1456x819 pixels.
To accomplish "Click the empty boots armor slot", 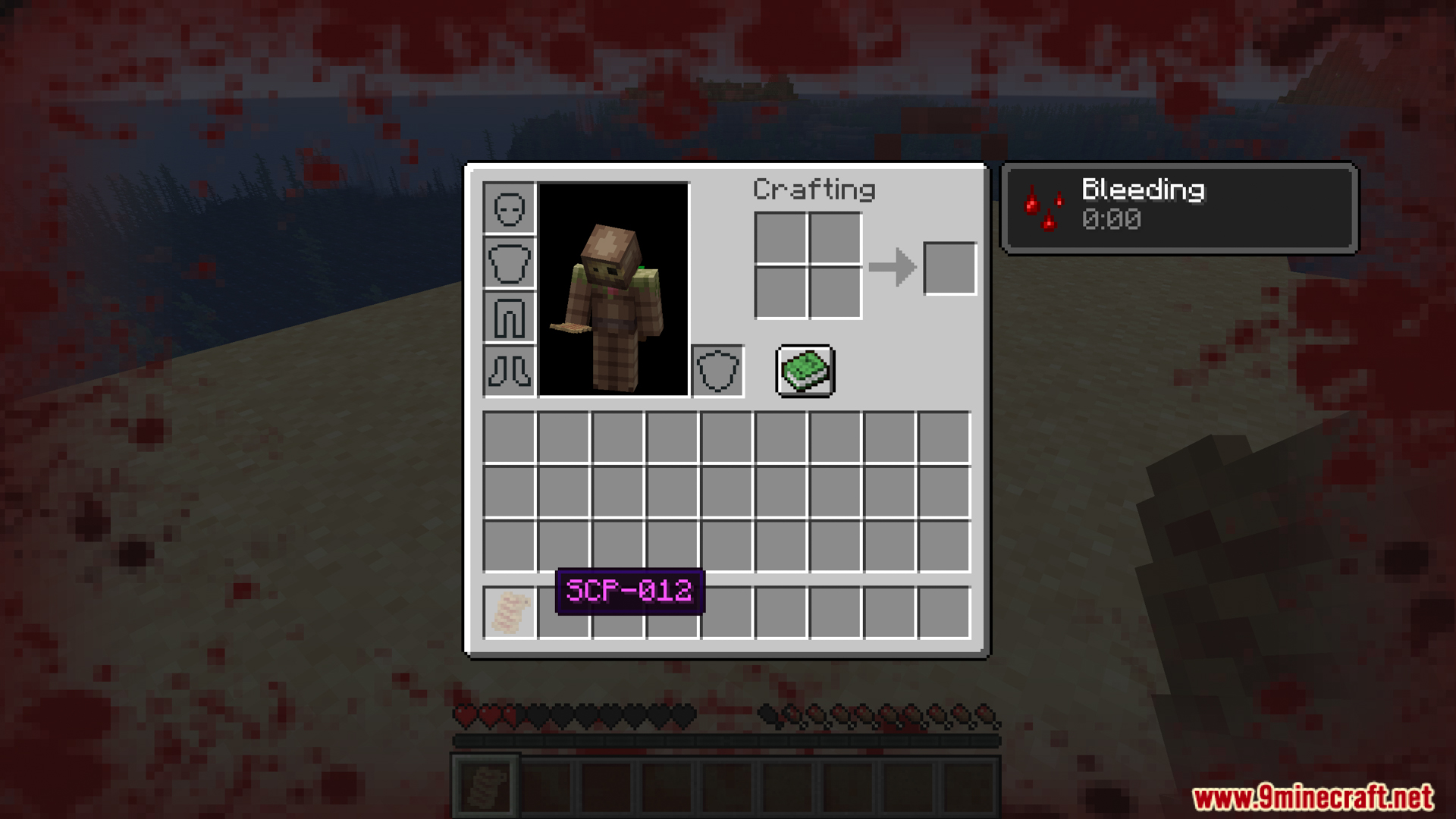I will 510,372.
